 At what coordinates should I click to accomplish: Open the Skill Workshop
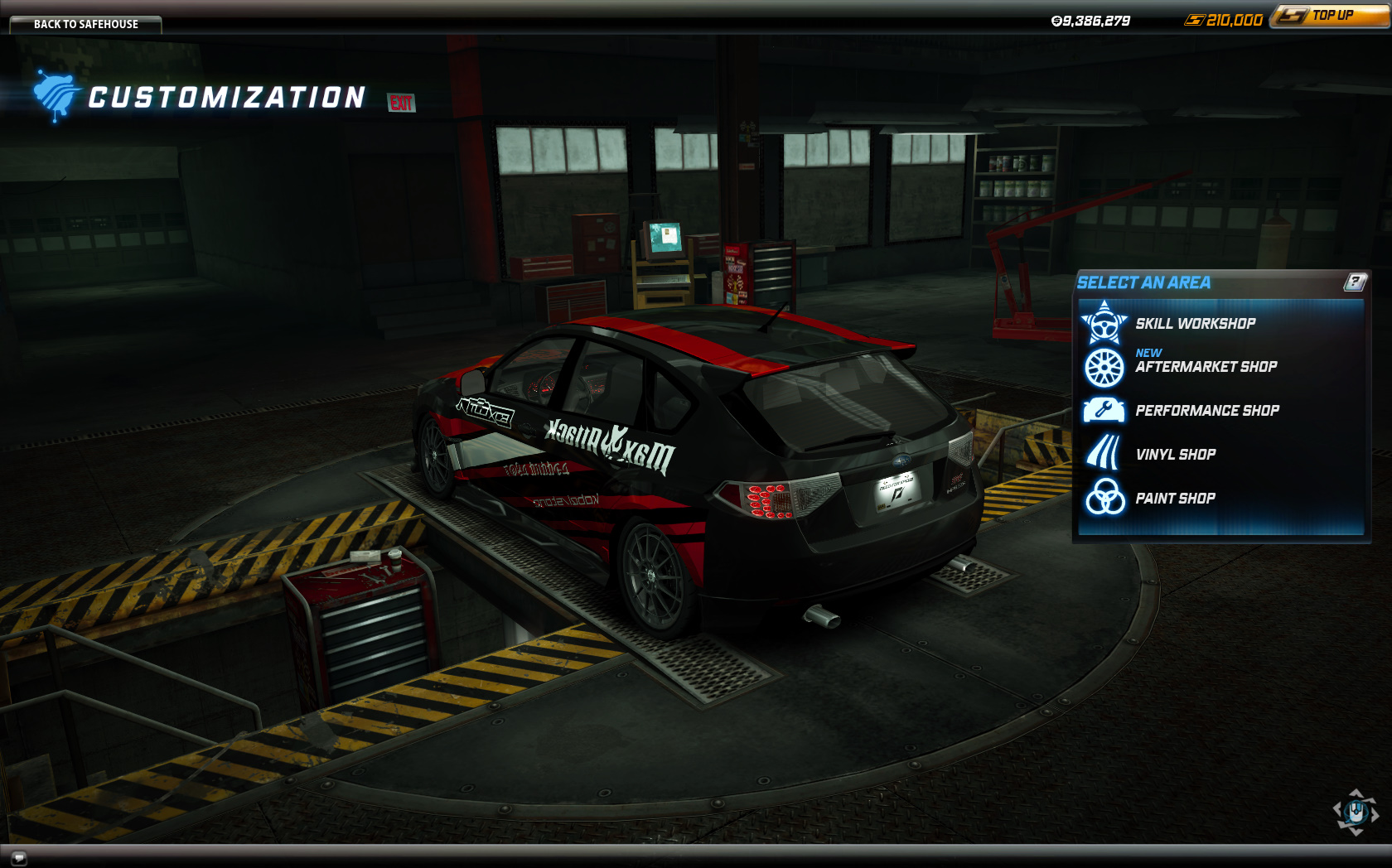click(1194, 324)
